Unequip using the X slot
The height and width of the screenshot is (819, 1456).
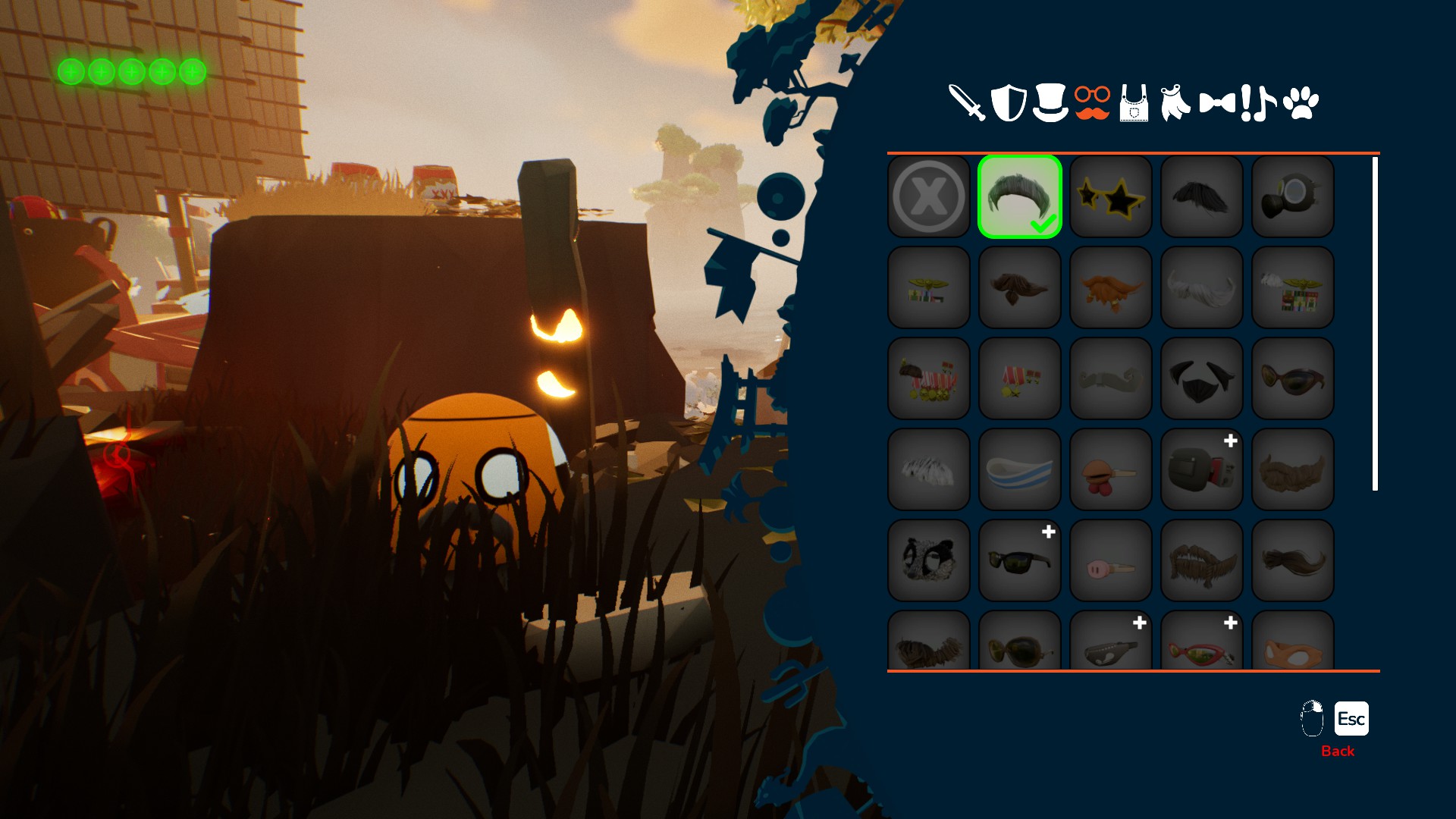[929, 197]
